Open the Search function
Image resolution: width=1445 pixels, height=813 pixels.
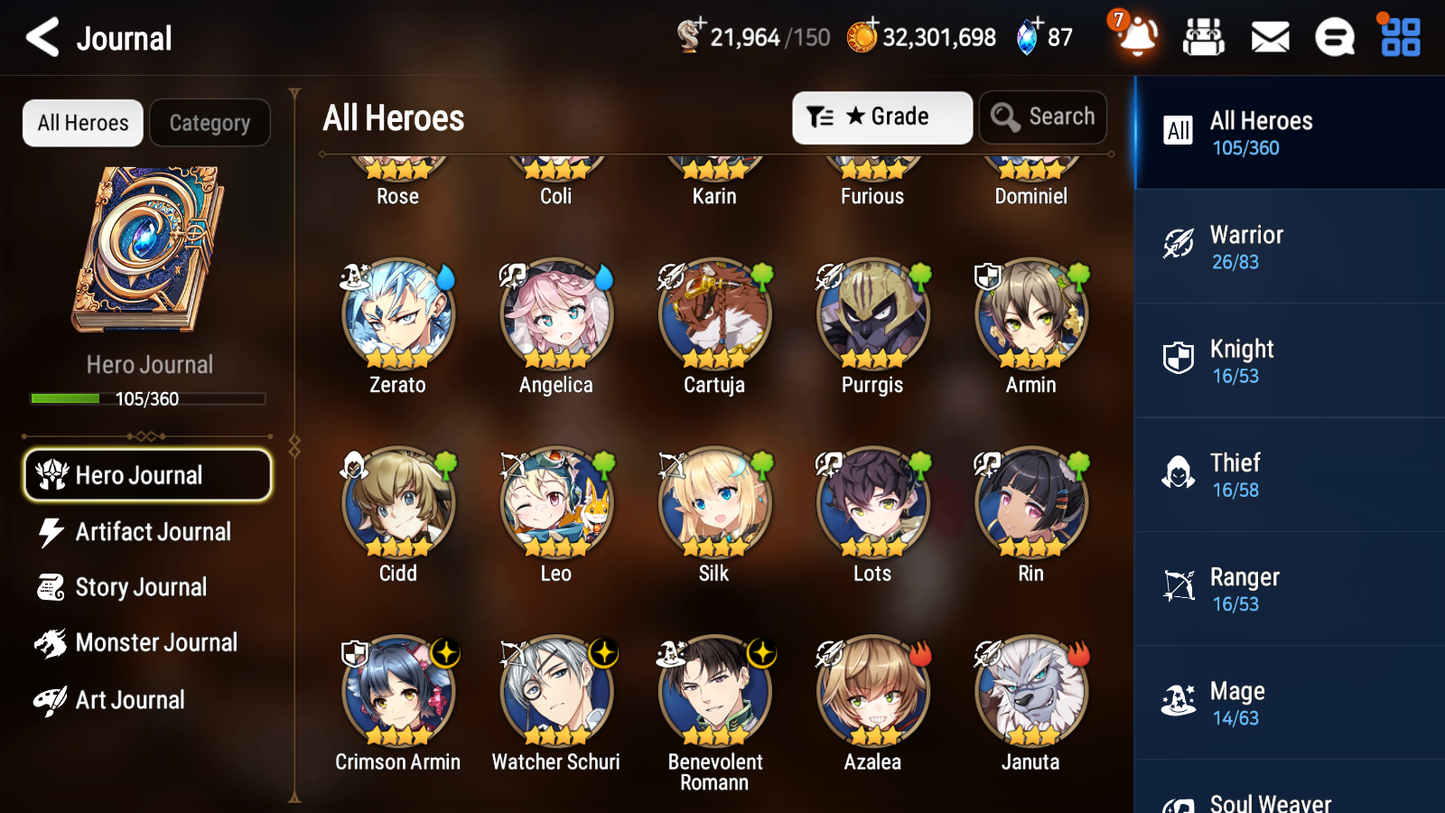click(x=1043, y=117)
